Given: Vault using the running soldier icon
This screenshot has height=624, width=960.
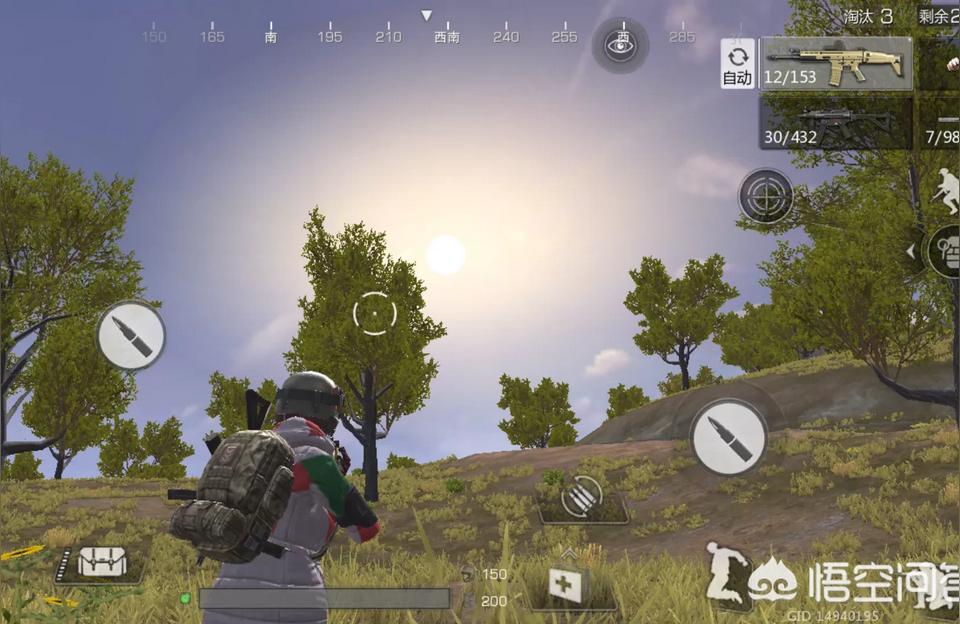Looking at the screenshot, I should (946, 191).
